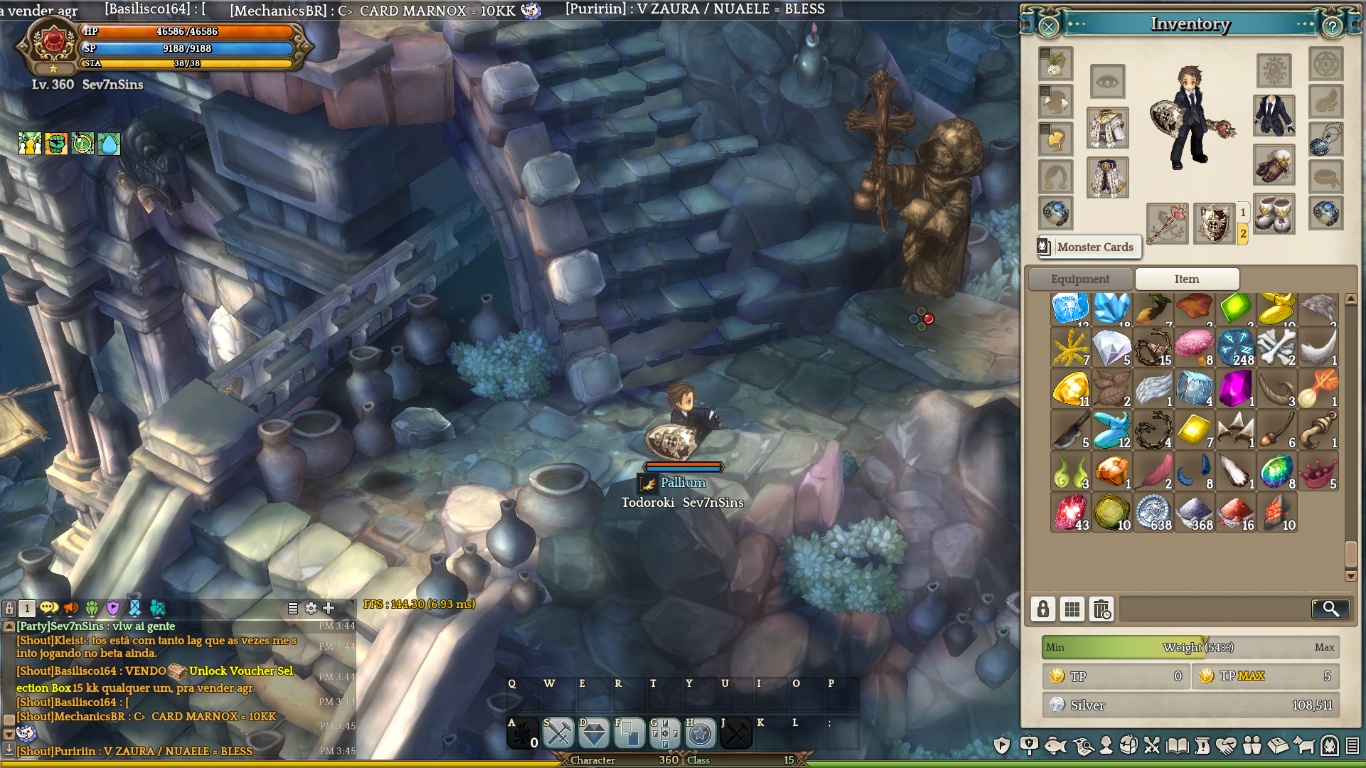The height and width of the screenshot is (768, 1366).
Task: Switch to the Equipment tab
Action: pyautogui.click(x=1080, y=279)
